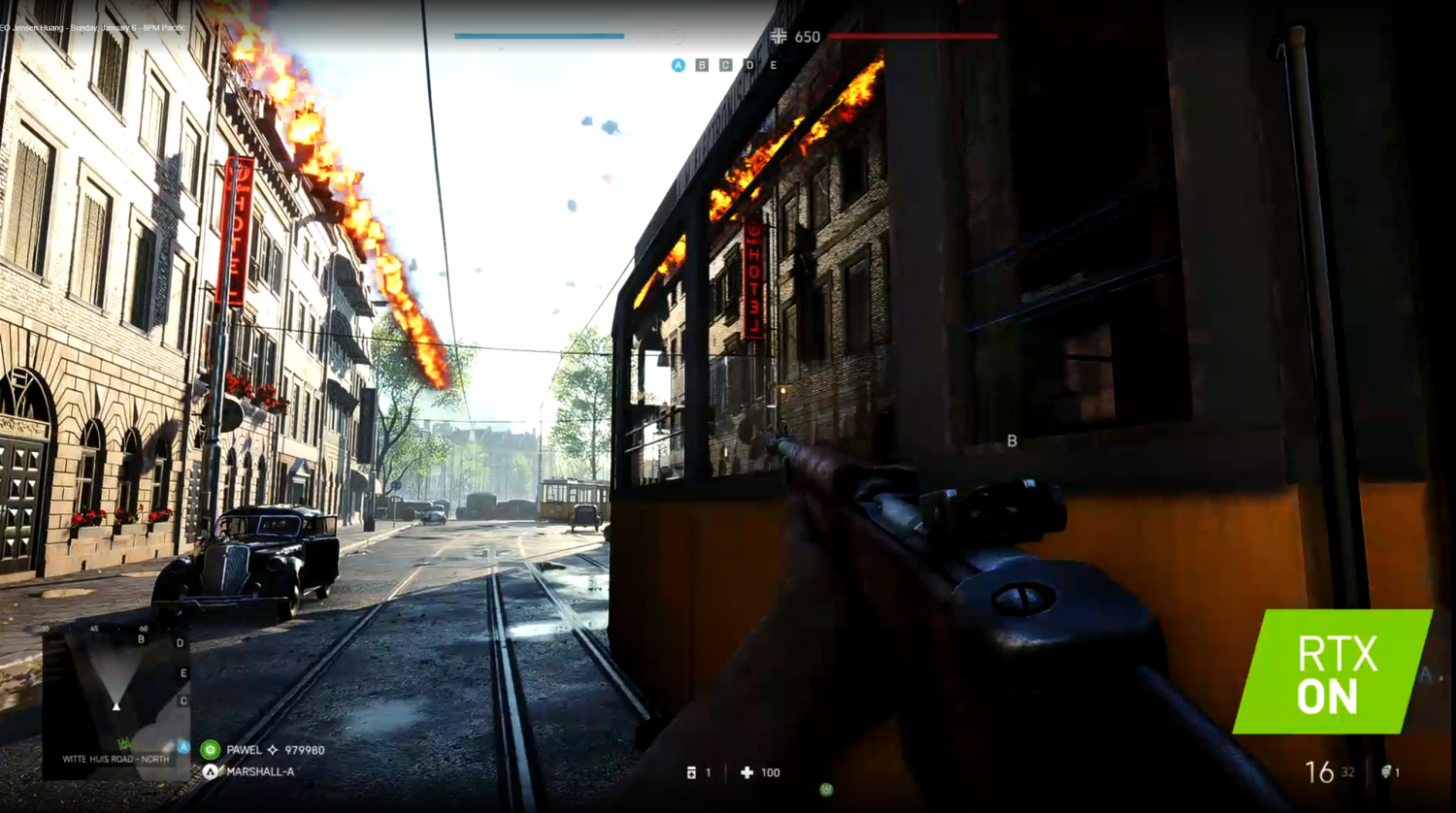Select objective A in the top flag row
Image resolution: width=1456 pixels, height=813 pixels.
click(x=678, y=65)
